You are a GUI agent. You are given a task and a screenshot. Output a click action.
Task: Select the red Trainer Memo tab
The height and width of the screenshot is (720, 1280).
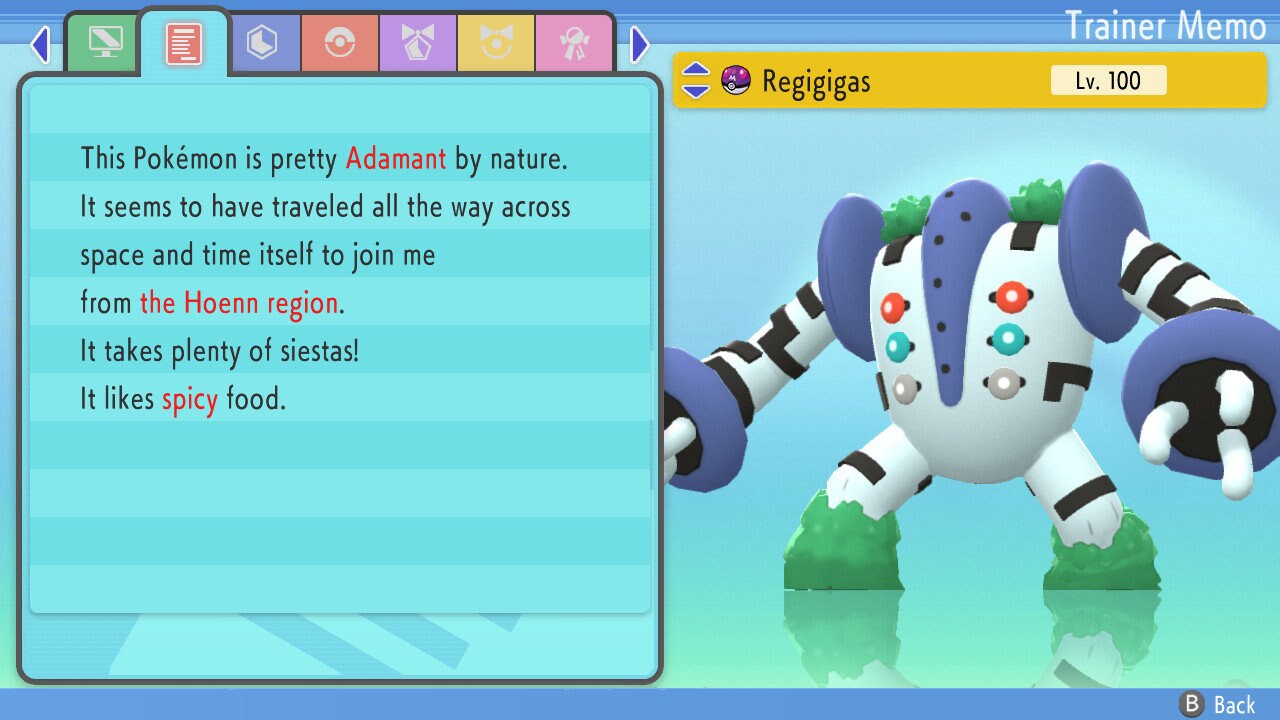click(184, 43)
